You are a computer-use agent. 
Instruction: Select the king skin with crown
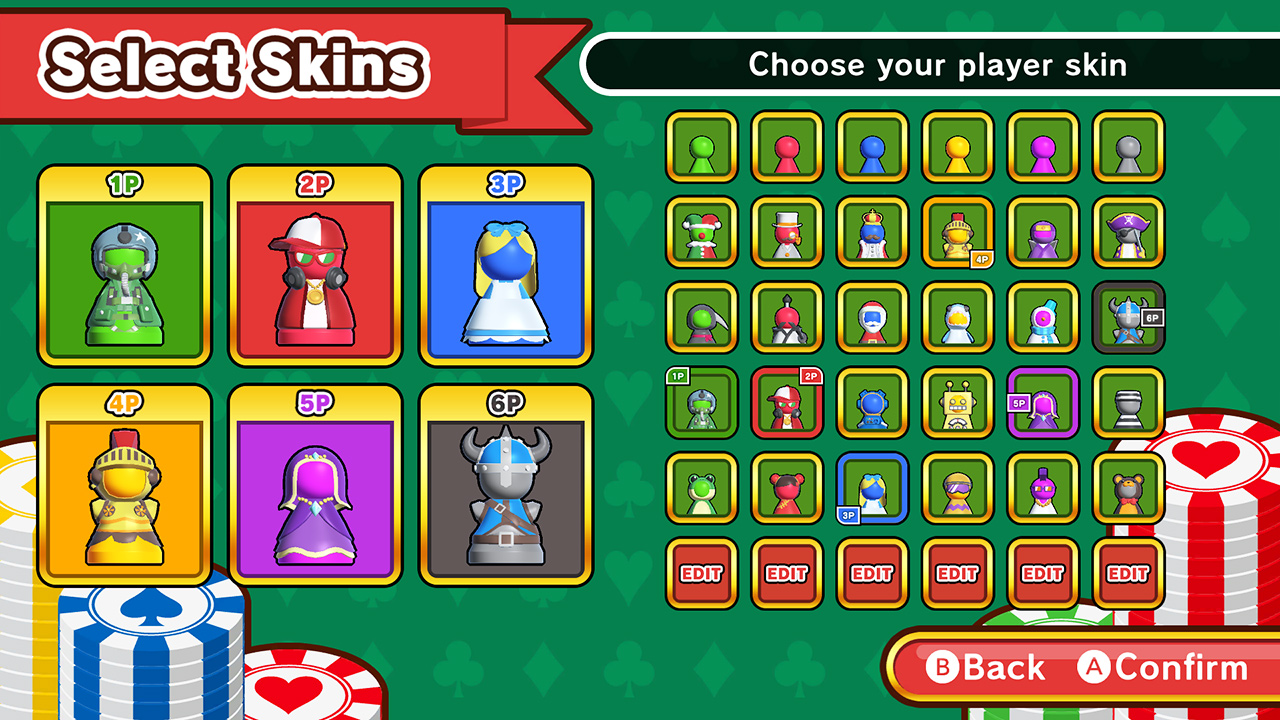(873, 232)
